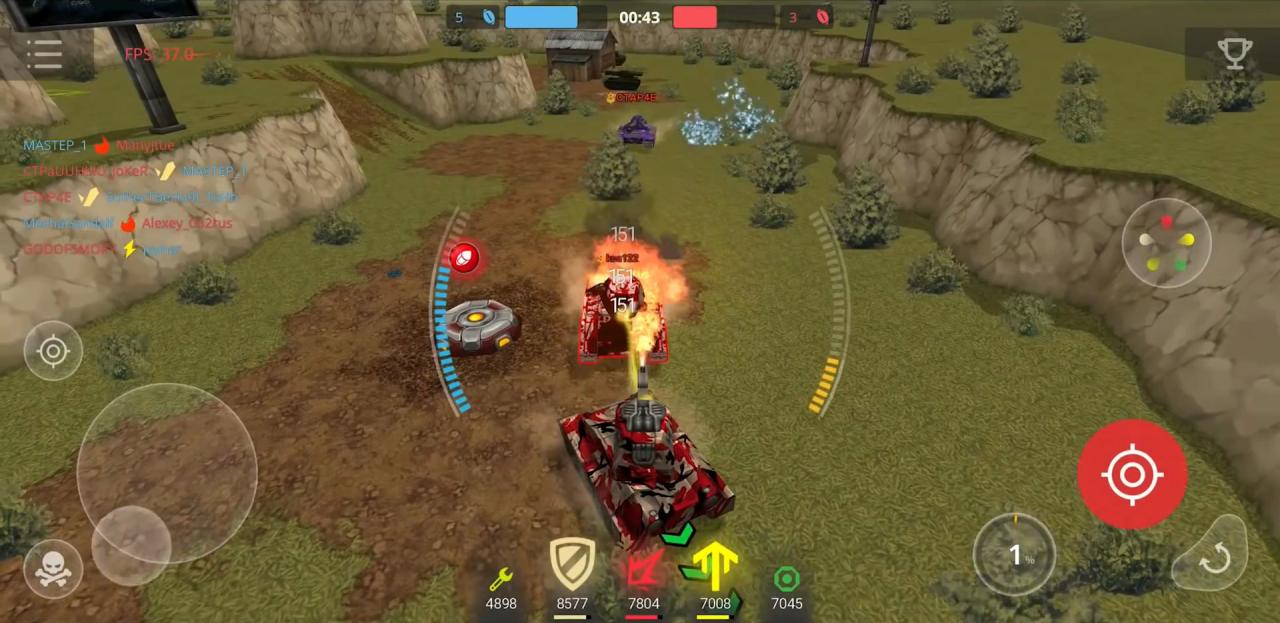Image resolution: width=1280 pixels, height=623 pixels.
Task: Activate the overdrive charge button
Action: click(1014, 555)
